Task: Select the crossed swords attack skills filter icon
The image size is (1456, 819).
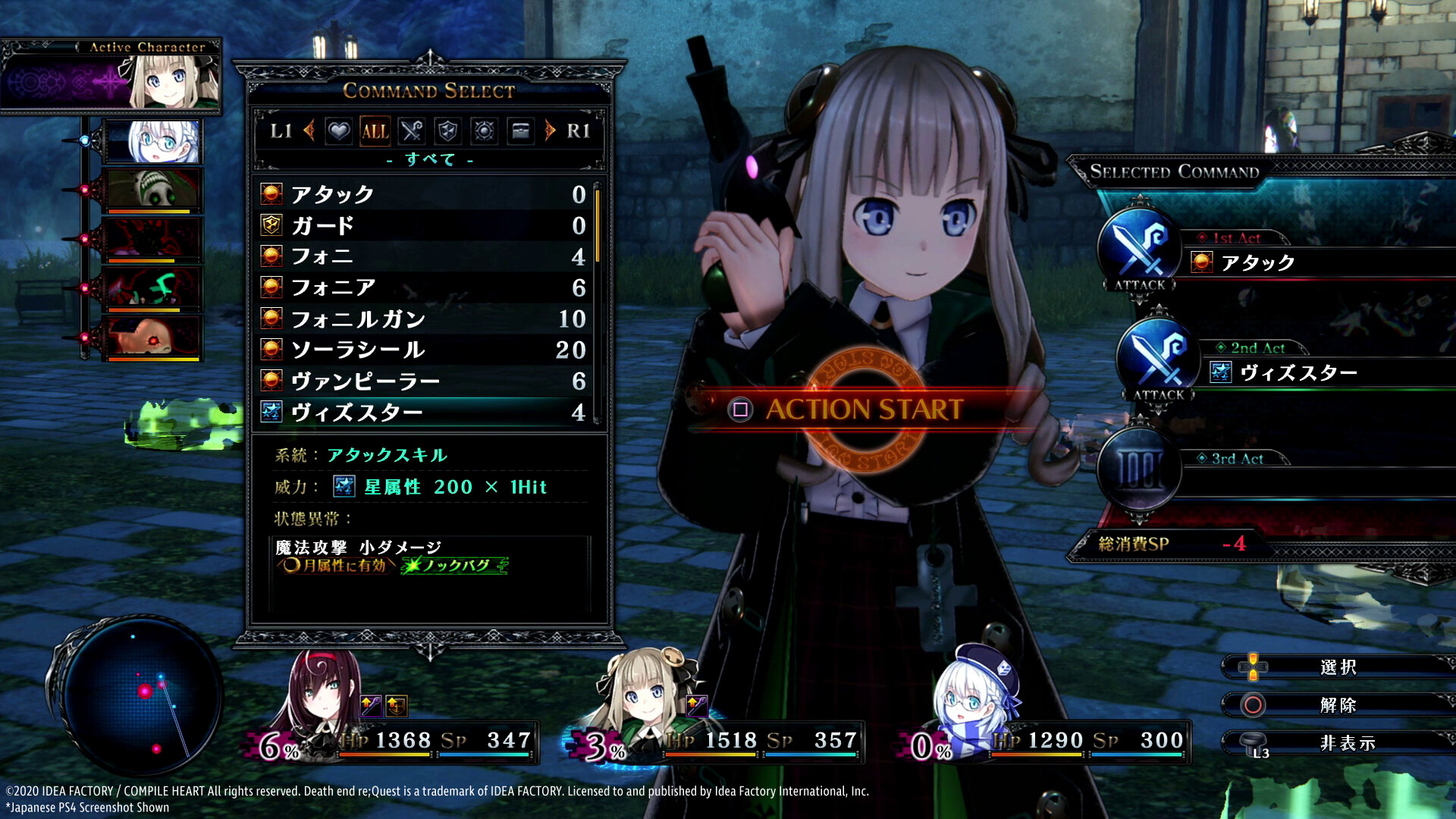Action: [x=412, y=131]
